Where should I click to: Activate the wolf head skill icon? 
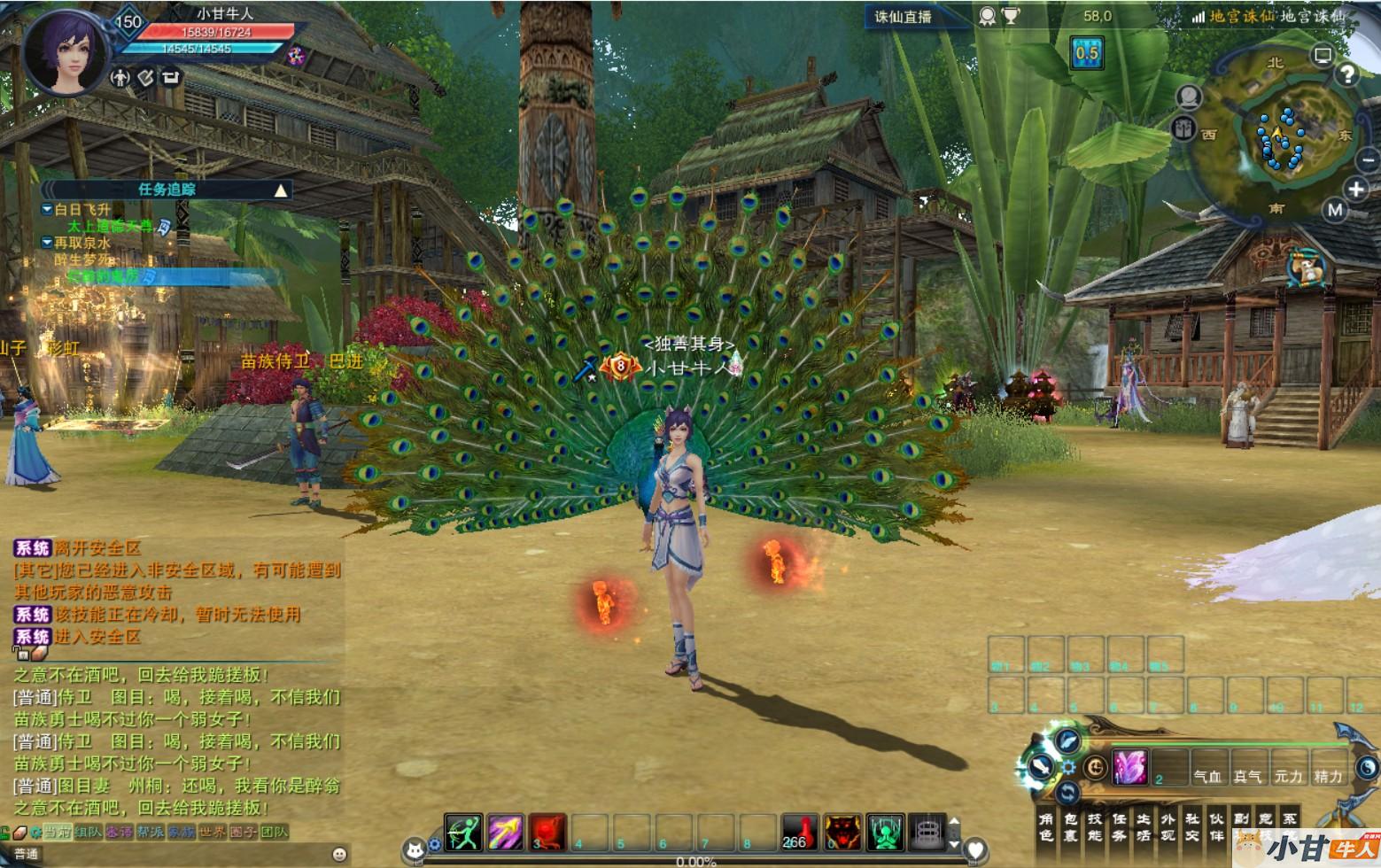click(x=842, y=833)
